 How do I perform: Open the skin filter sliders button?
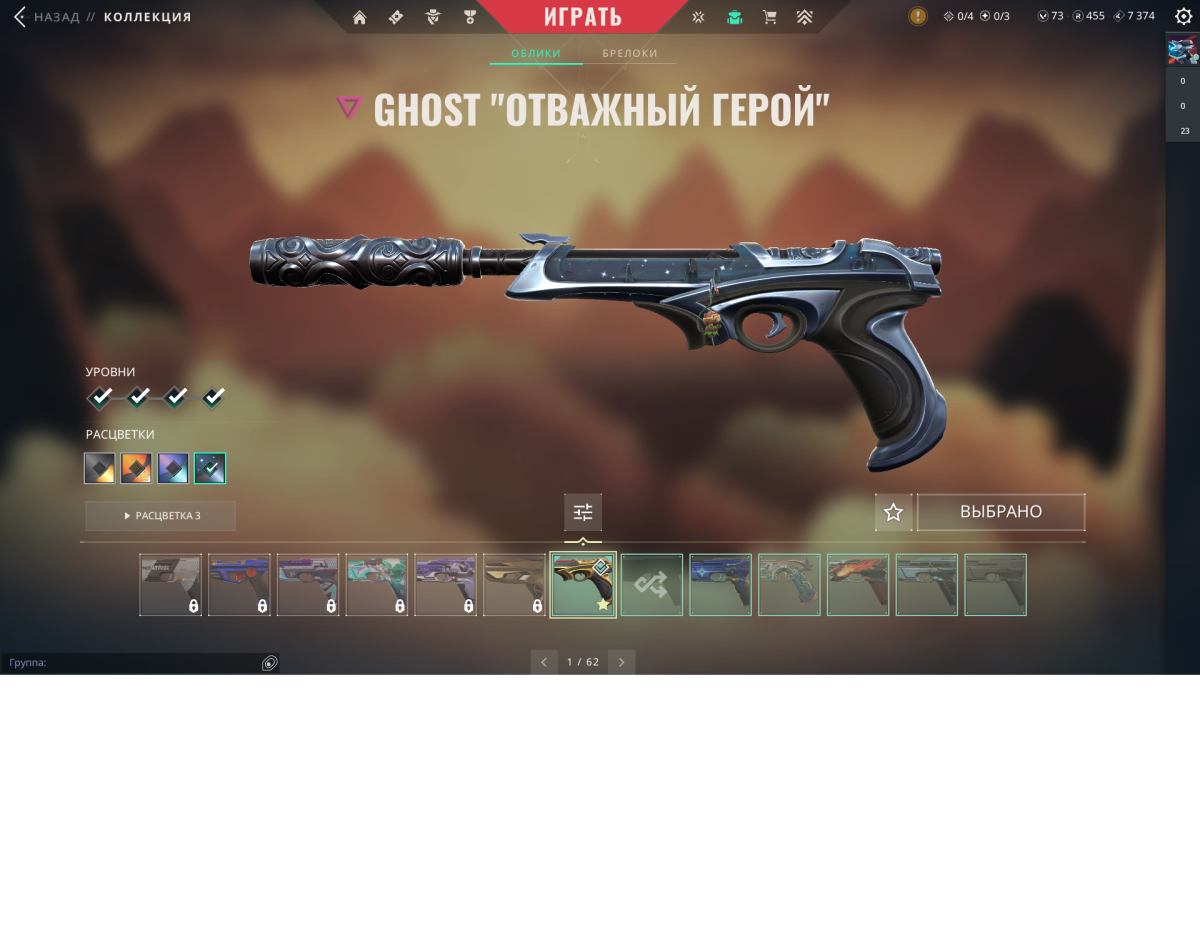point(583,513)
